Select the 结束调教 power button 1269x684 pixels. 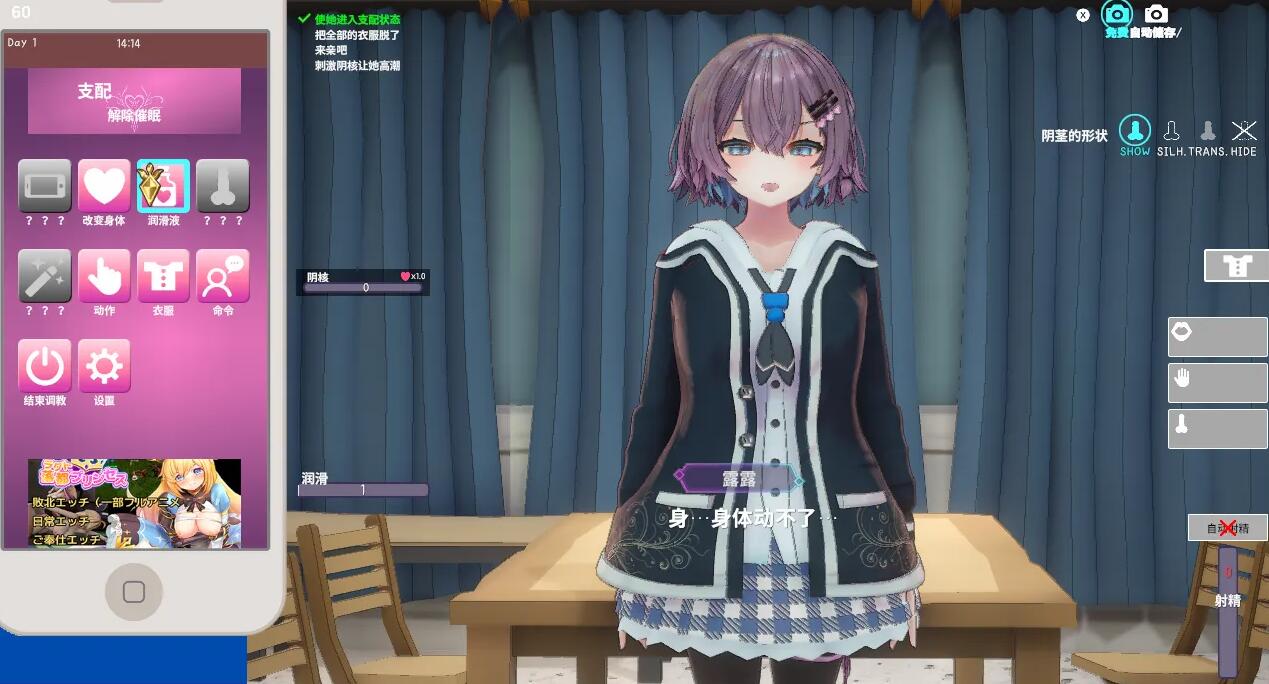45,366
